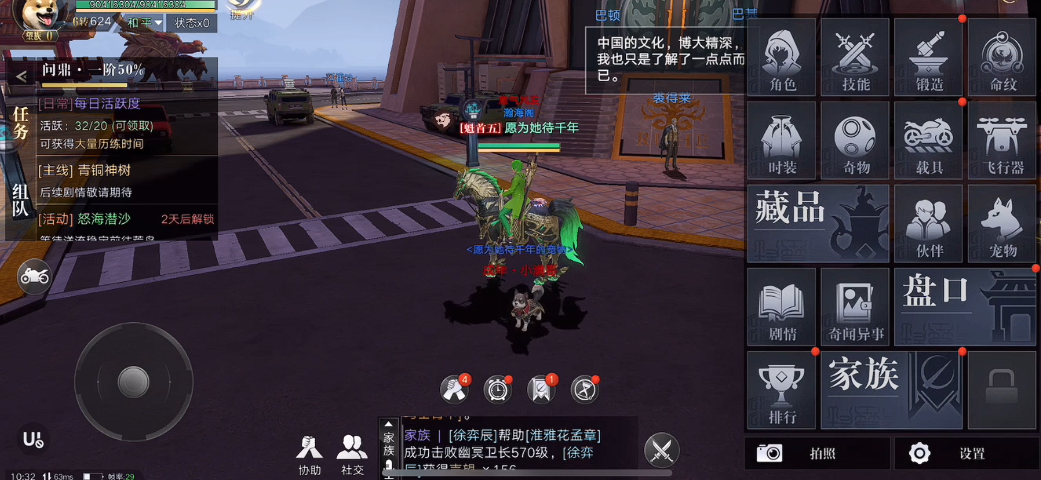This screenshot has width=1041, height=480.
Task: Open the 时装 fashion menu
Action: 782,140
